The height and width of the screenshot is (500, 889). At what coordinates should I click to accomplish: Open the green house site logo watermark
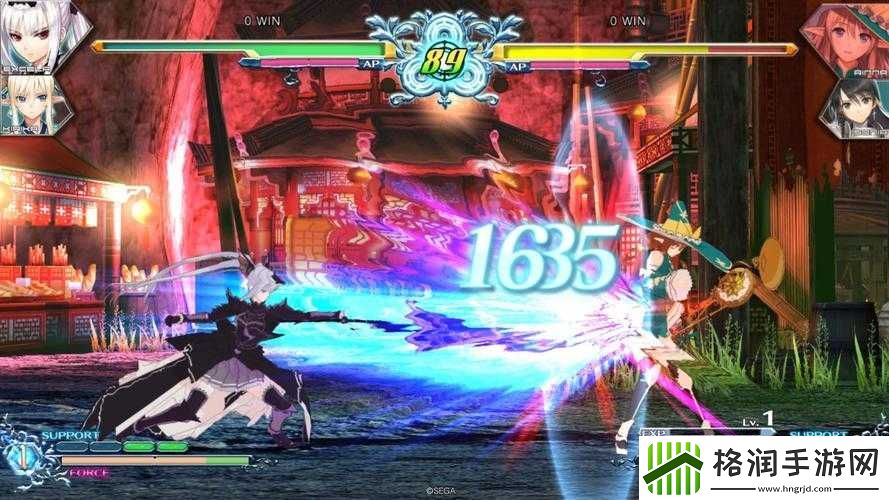[671, 468]
